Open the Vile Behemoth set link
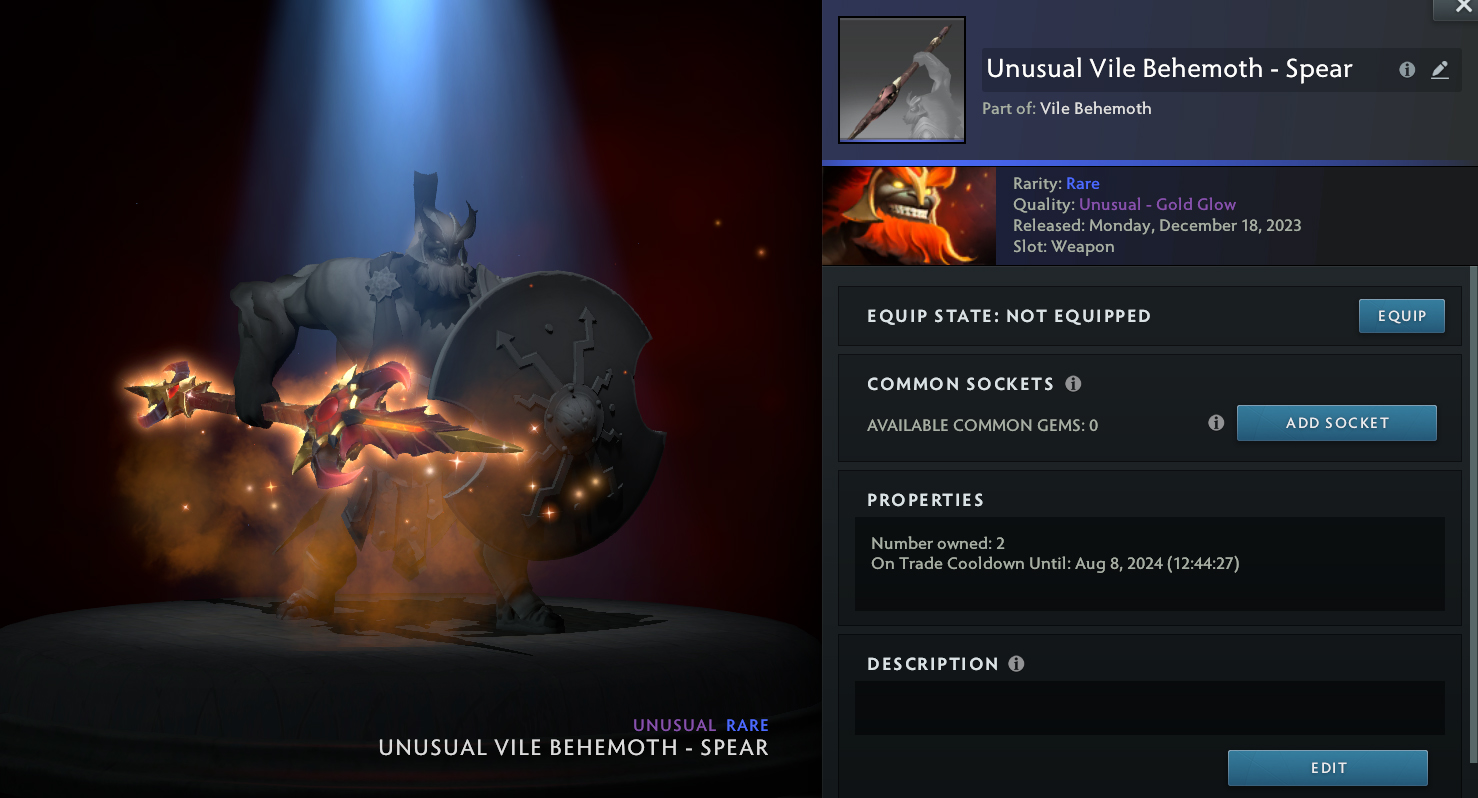This screenshot has height=798, width=1478. [1095, 109]
